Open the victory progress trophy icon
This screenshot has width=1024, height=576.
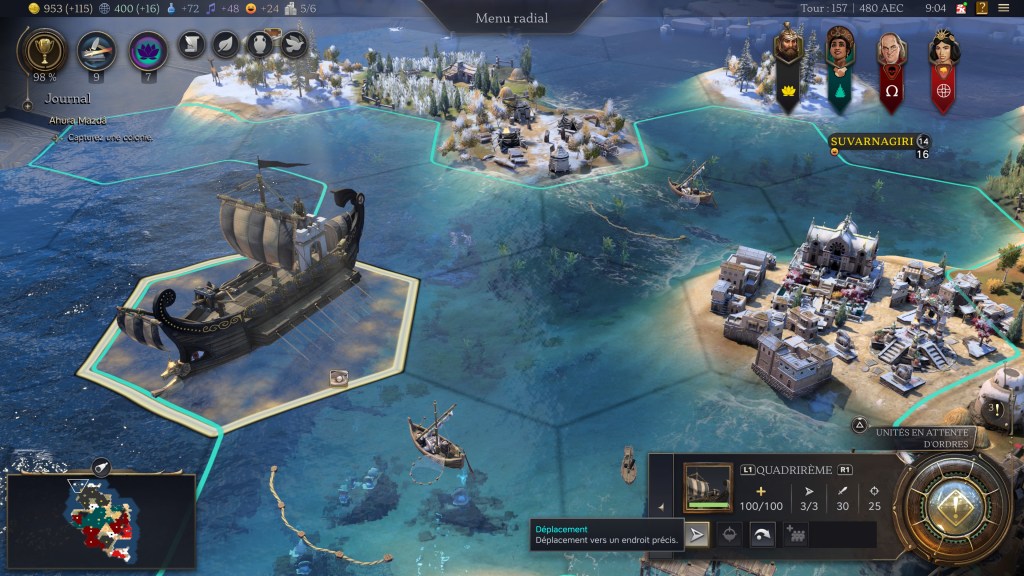pyautogui.click(x=43, y=50)
